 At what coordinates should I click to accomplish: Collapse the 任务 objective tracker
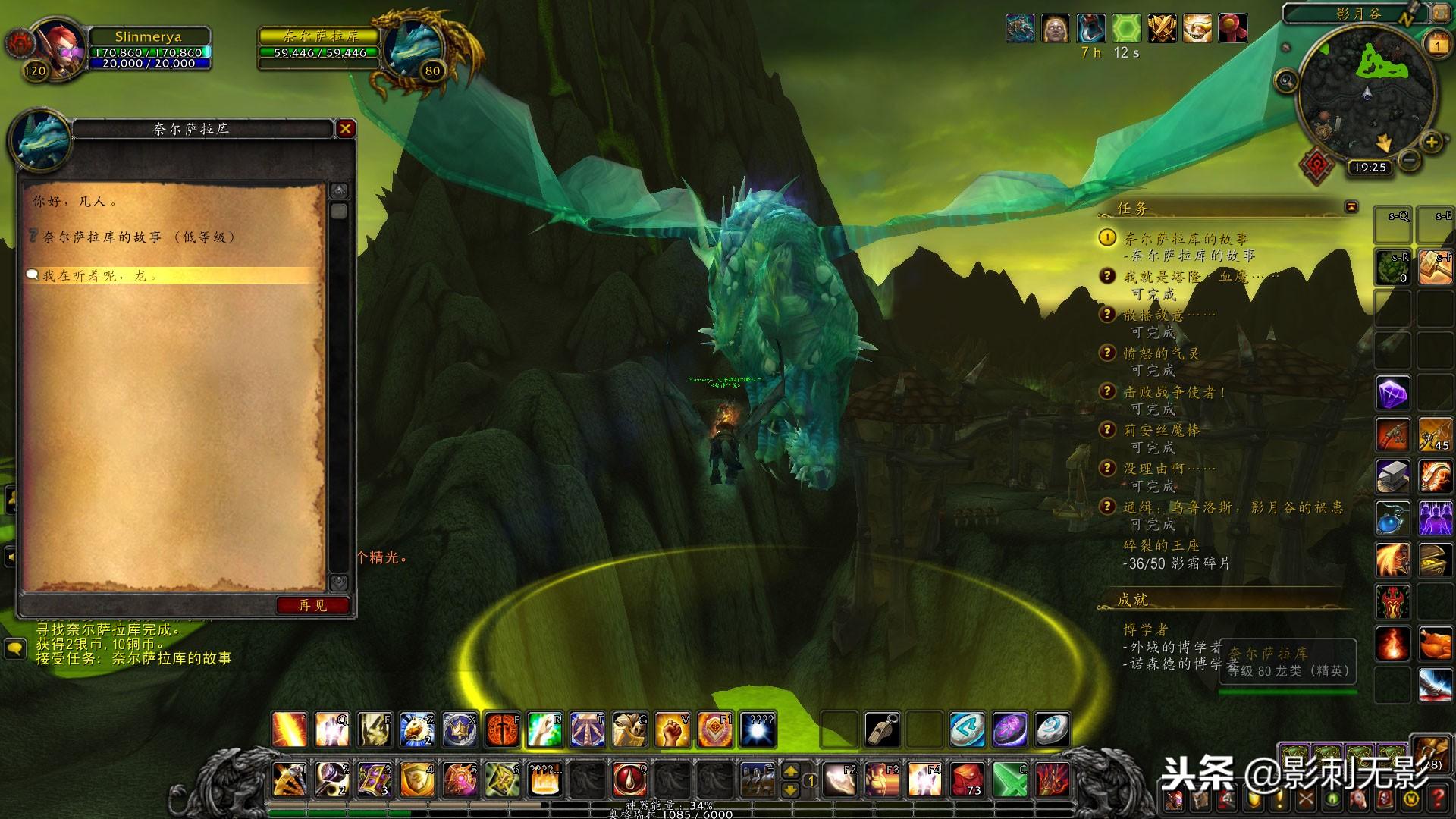point(1351,207)
